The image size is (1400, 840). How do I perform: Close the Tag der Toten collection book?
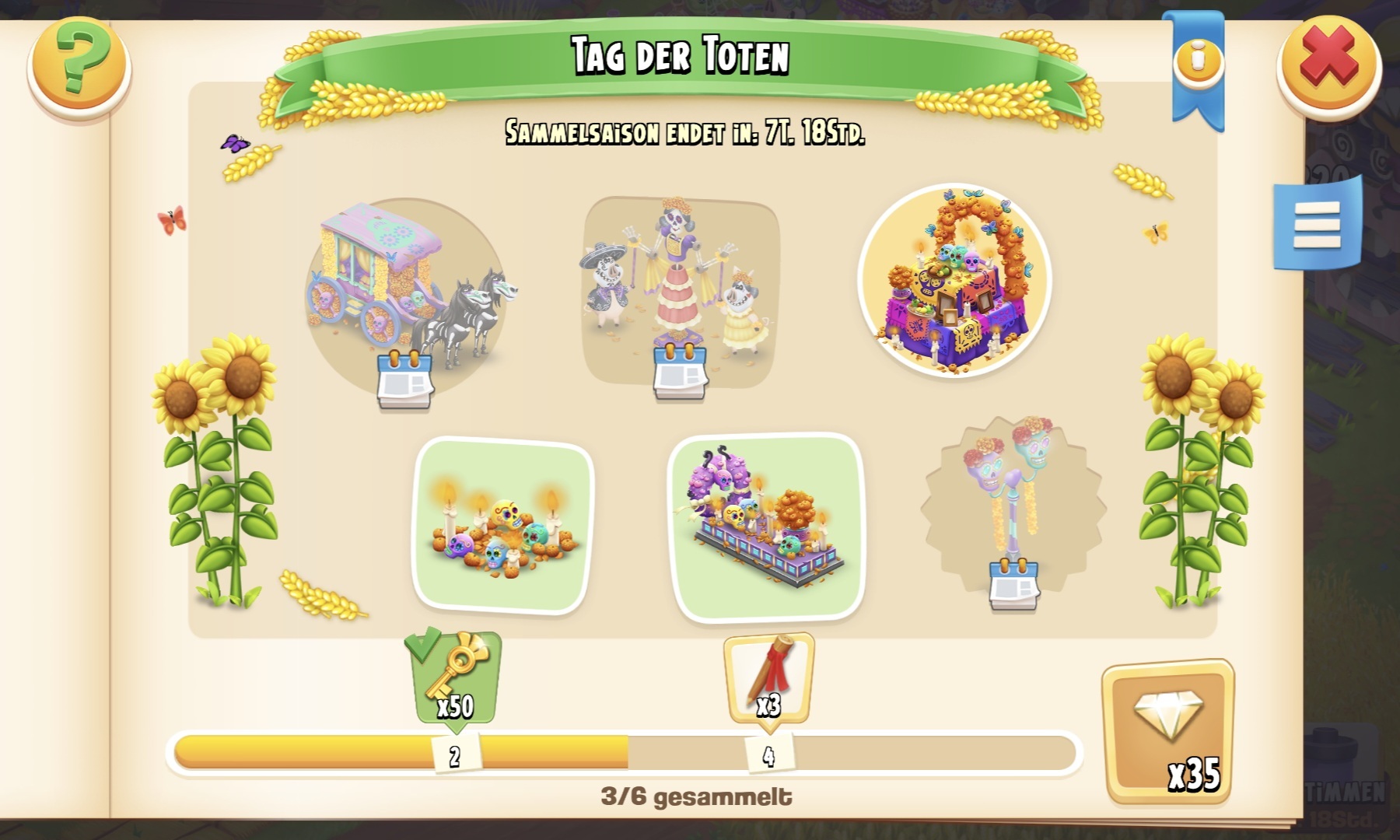1329,67
